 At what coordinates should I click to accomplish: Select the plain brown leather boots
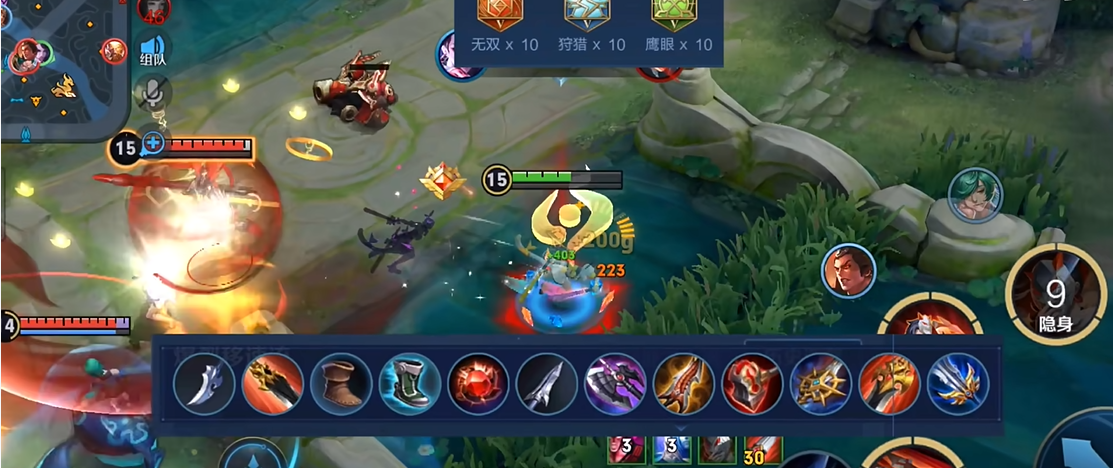click(341, 384)
